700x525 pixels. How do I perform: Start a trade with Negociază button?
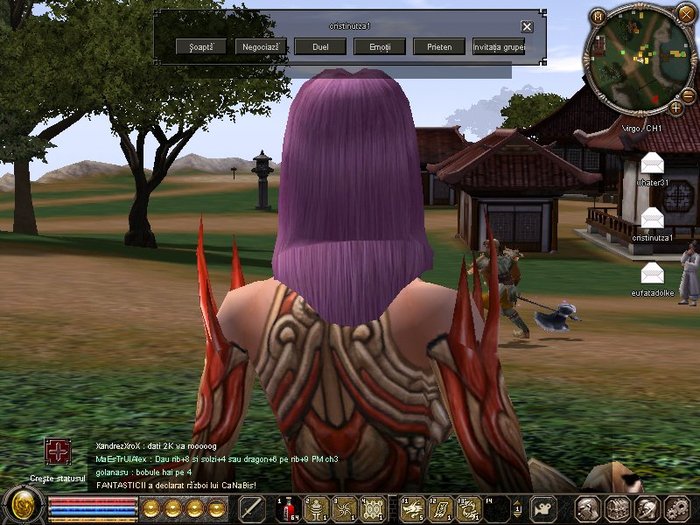[261, 46]
